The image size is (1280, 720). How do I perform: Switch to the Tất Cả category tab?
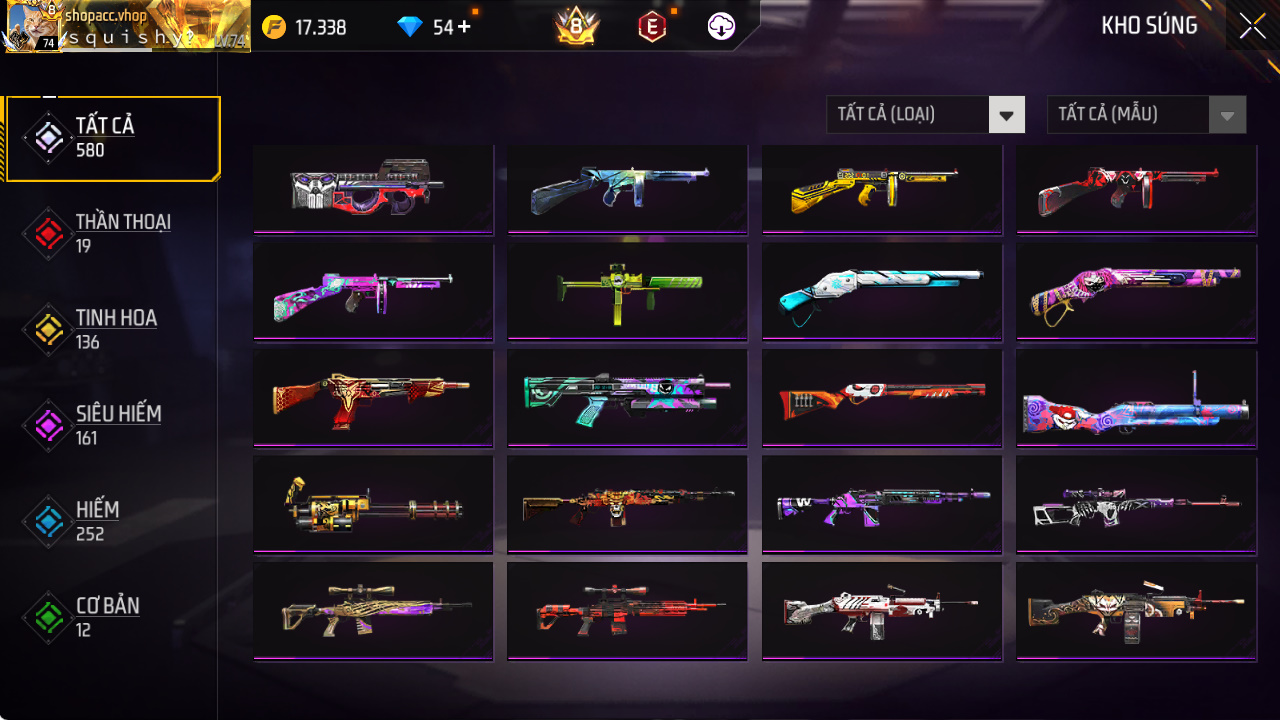pos(112,138)
